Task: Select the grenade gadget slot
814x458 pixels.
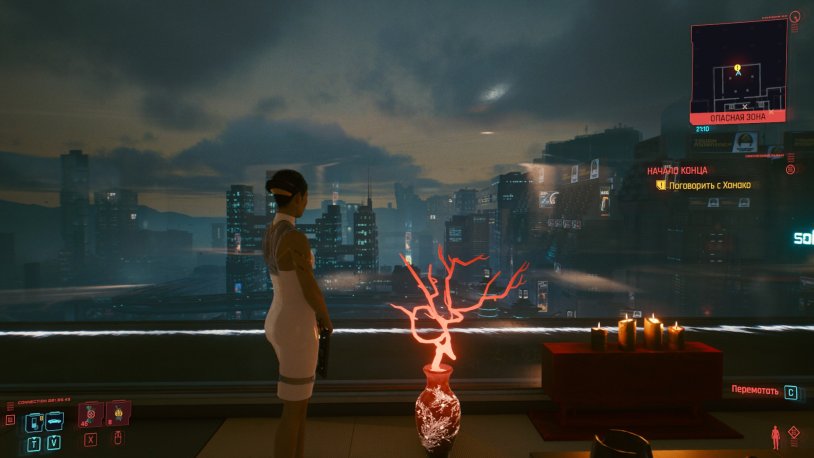Action: (91, 414)
